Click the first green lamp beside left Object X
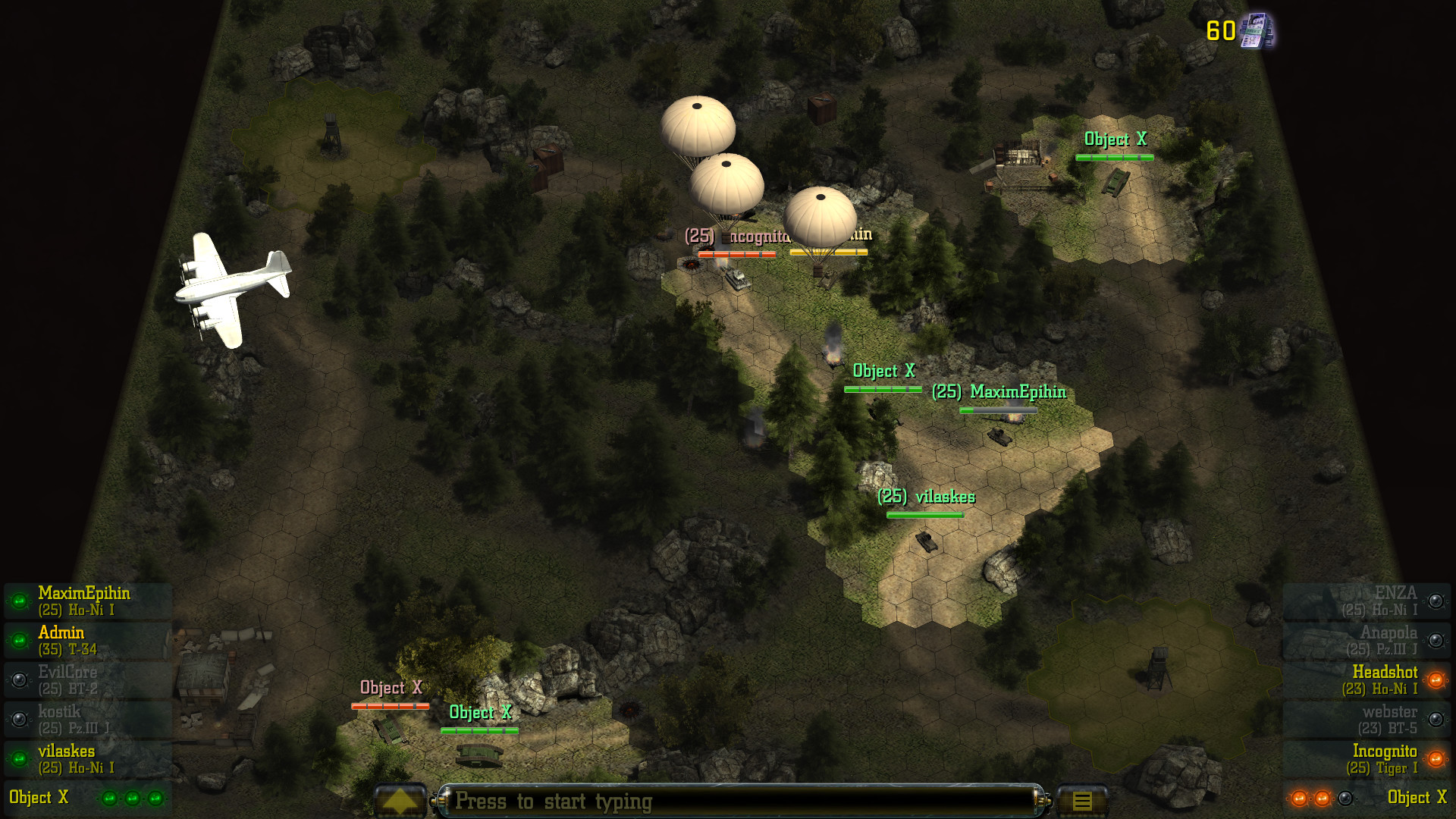 click(x=109, y=798)
